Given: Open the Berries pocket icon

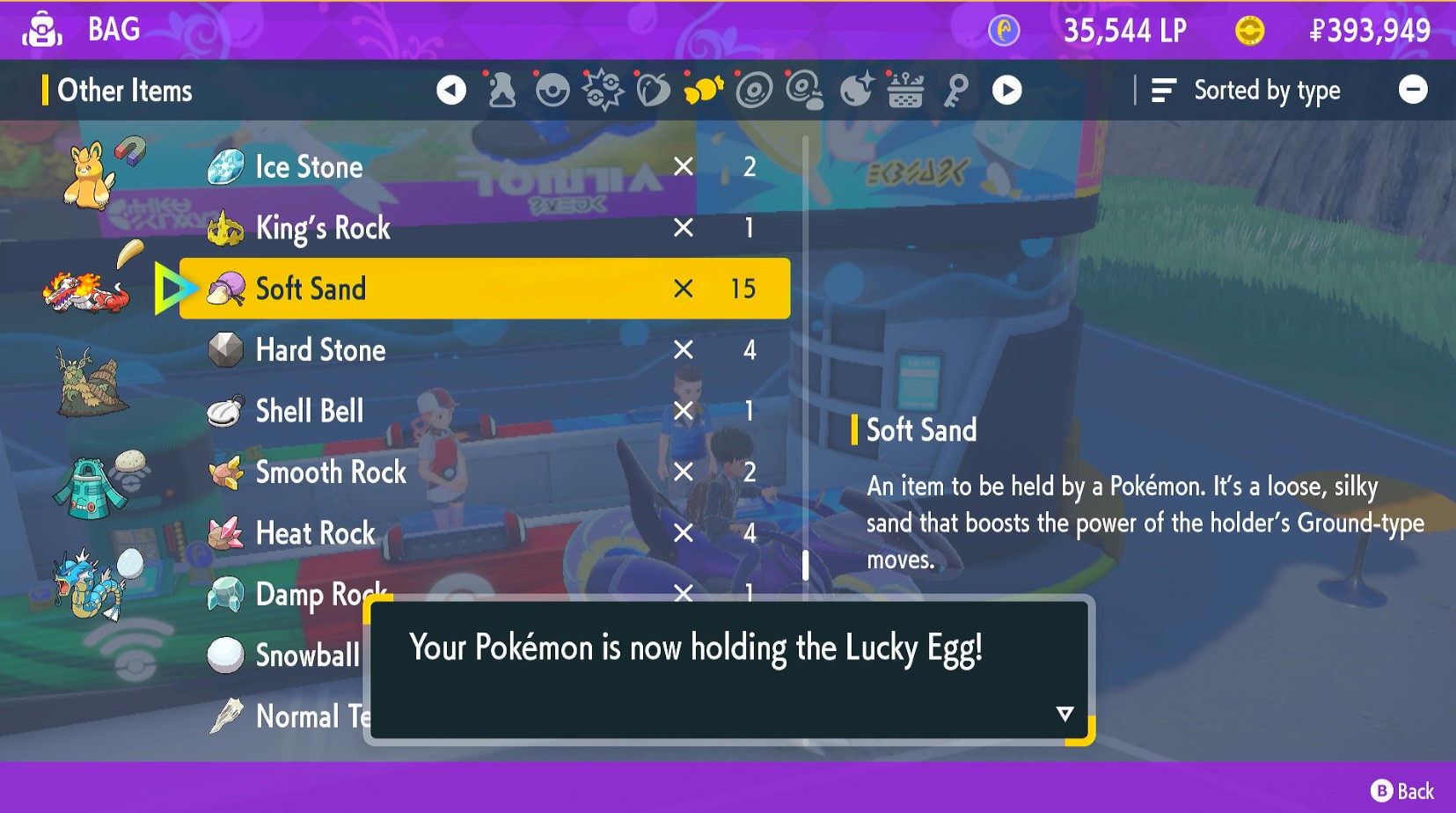Looking at the screenshot, I should point(654,89).
